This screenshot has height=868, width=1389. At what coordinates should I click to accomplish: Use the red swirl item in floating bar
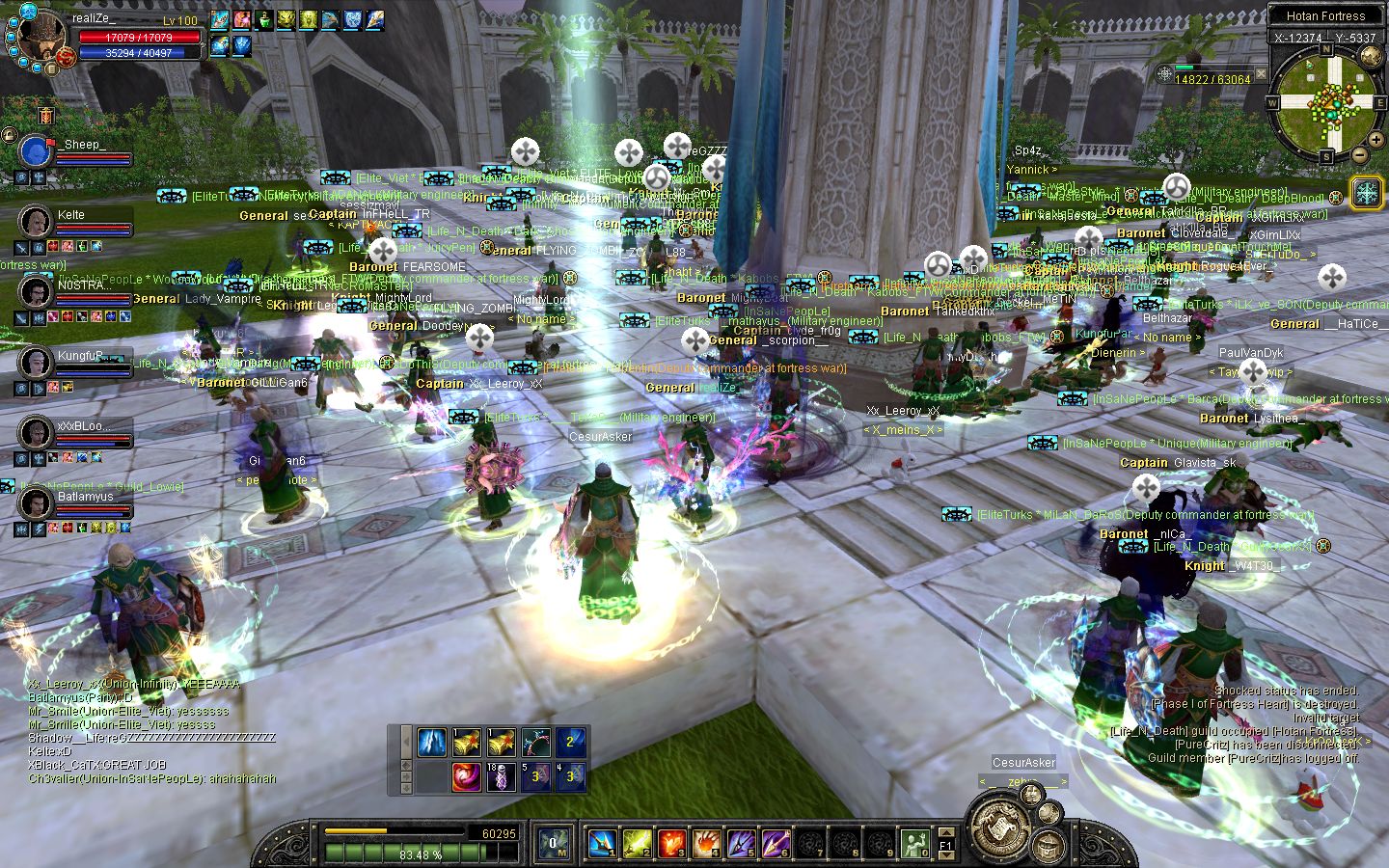click(466, 775)
